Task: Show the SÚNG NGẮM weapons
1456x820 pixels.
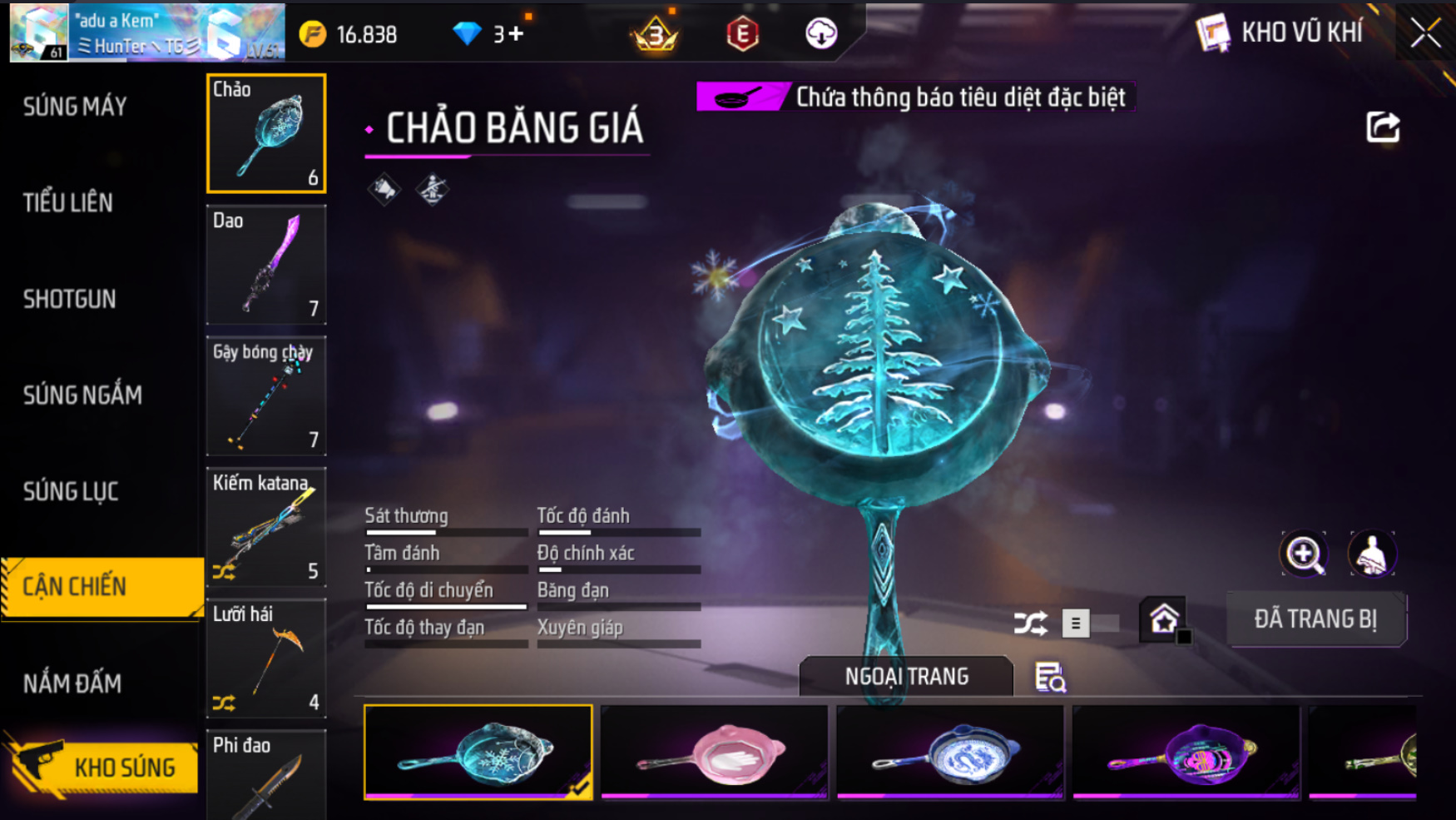Action: 82,395
